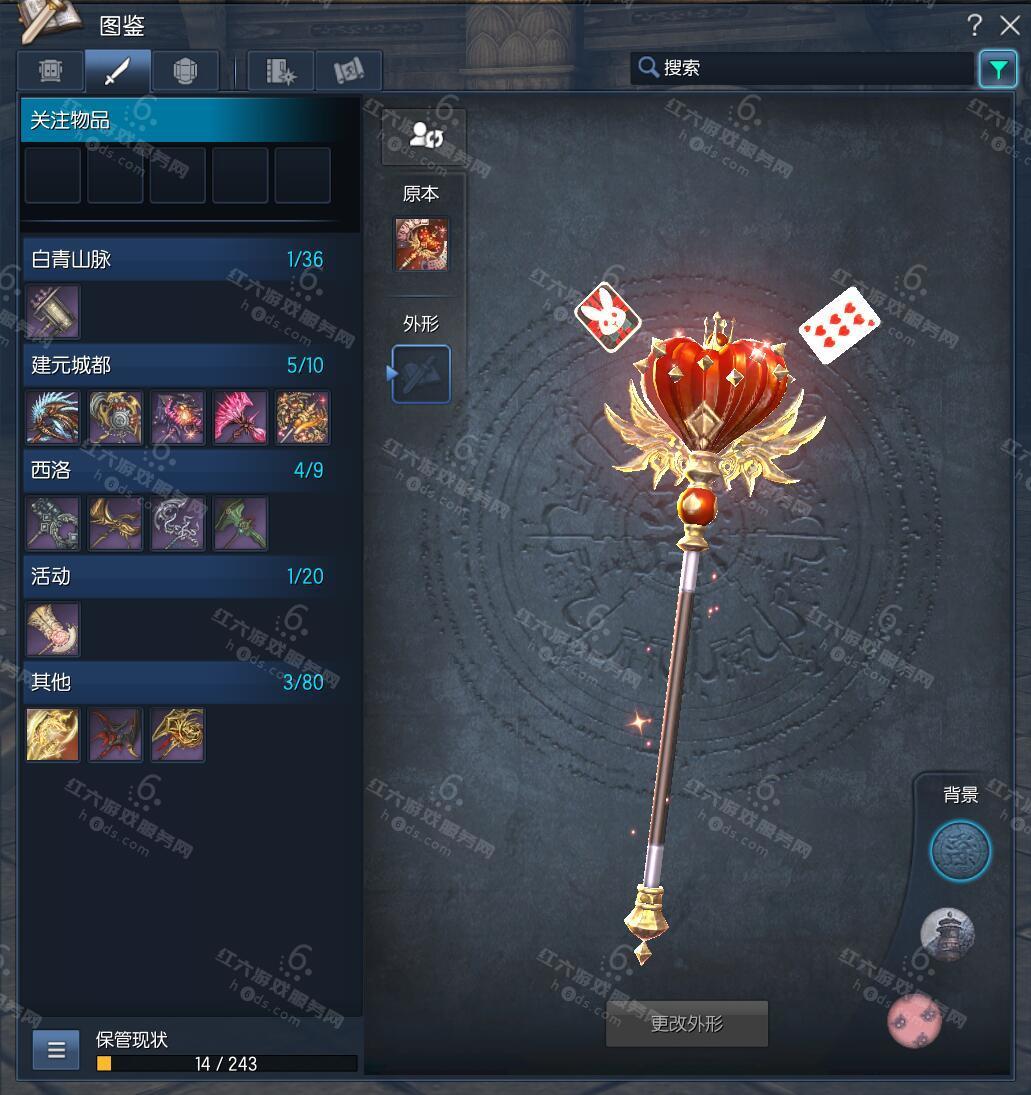Toggle the green filter funnel button

coord(997,68)
